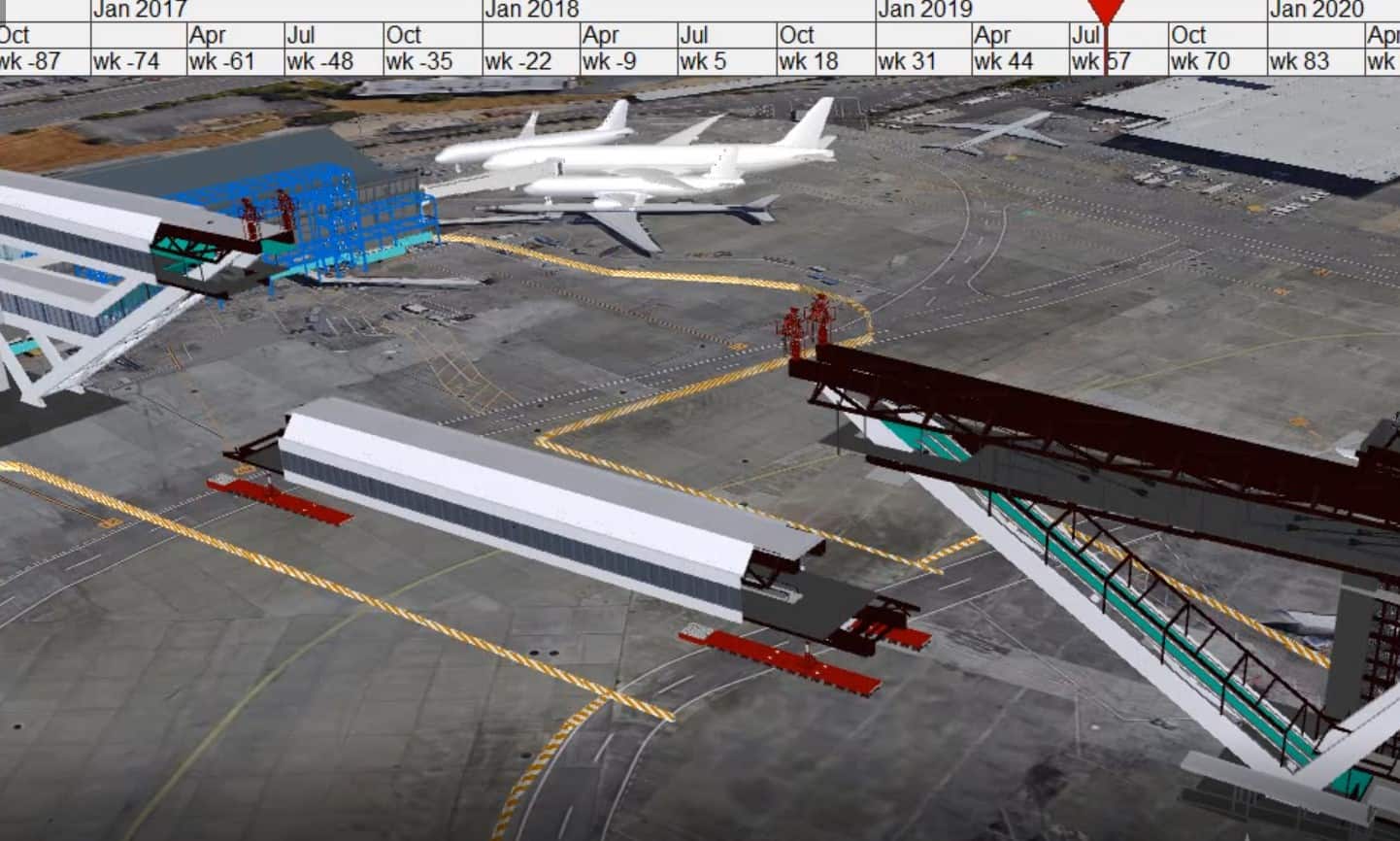Jump to the Jan 2017 year header
1400x841 pixels.
139,10
